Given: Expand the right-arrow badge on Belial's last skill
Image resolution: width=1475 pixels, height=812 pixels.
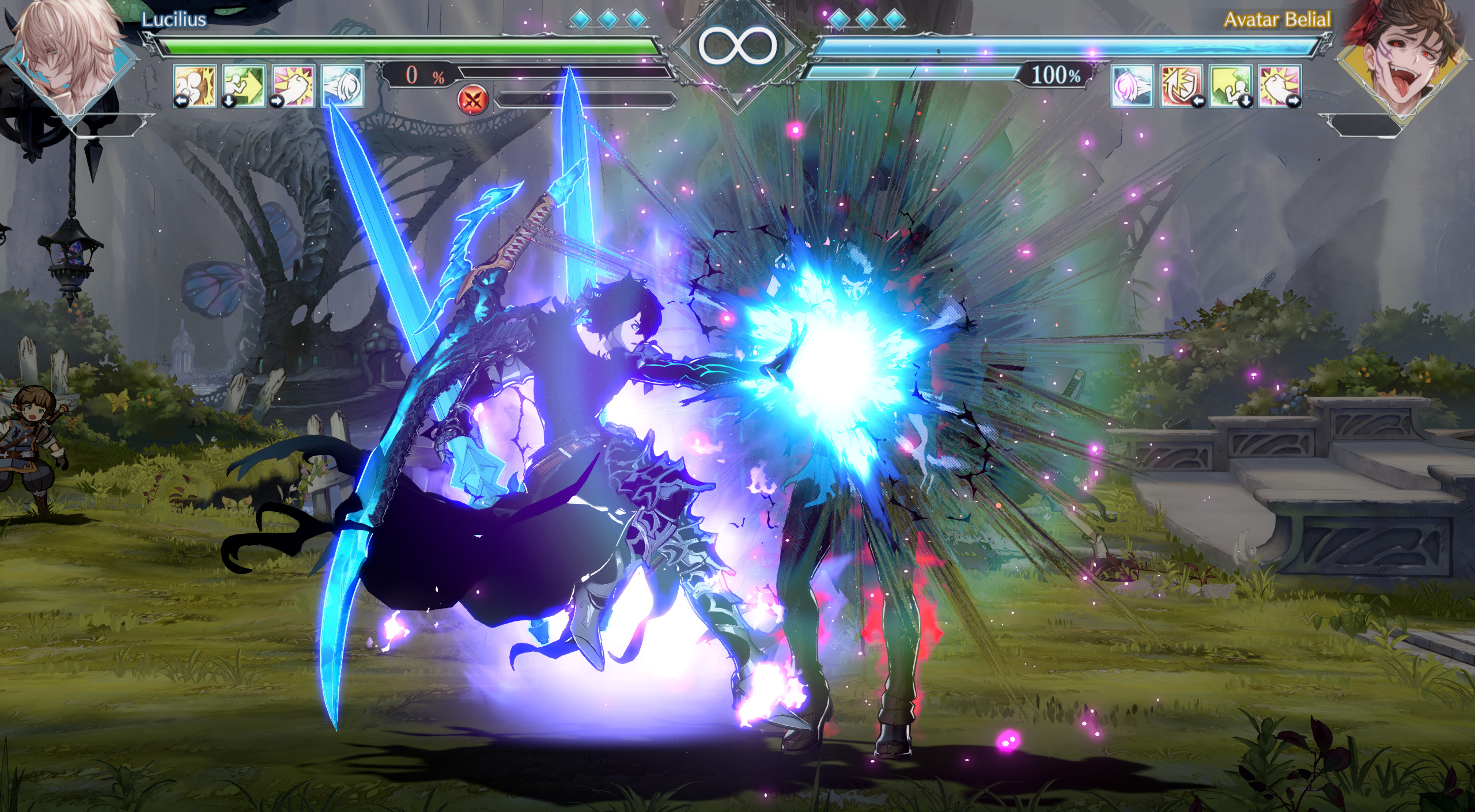Looking at the screenshot, I should point(1296,103).
